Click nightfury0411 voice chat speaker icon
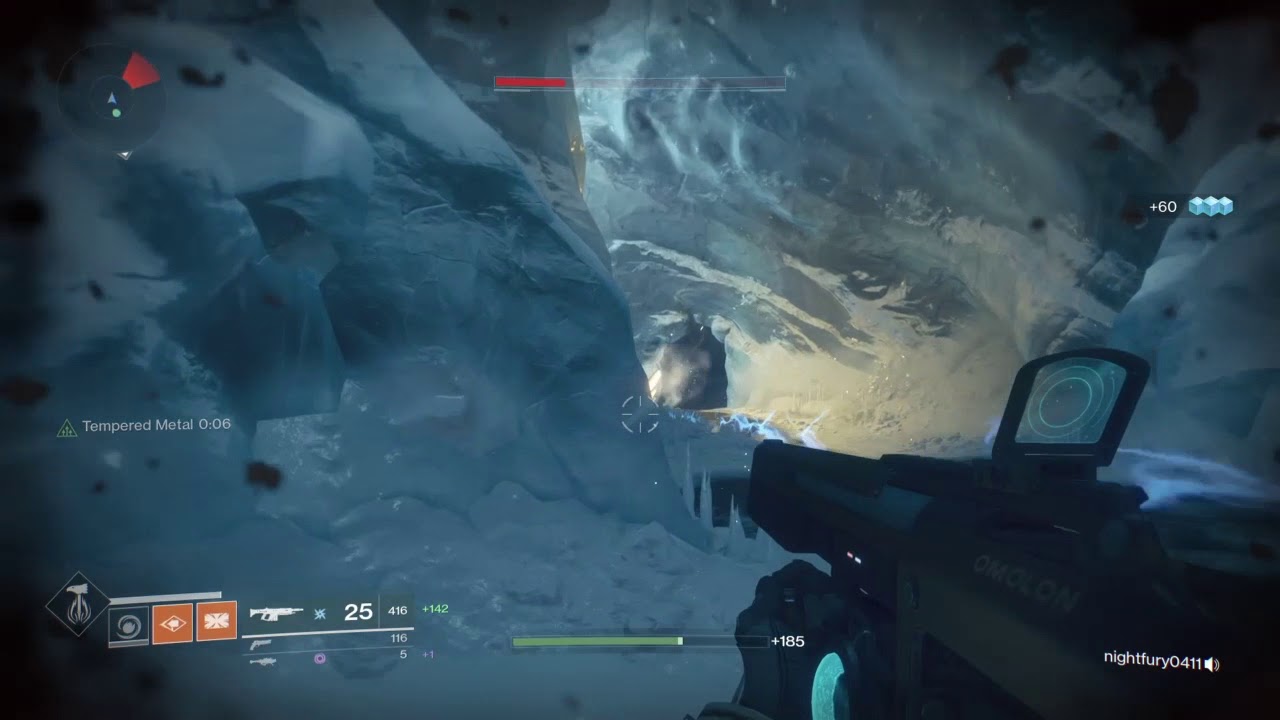Viewport: 1280px width, 720px height. coord(1212,664)
